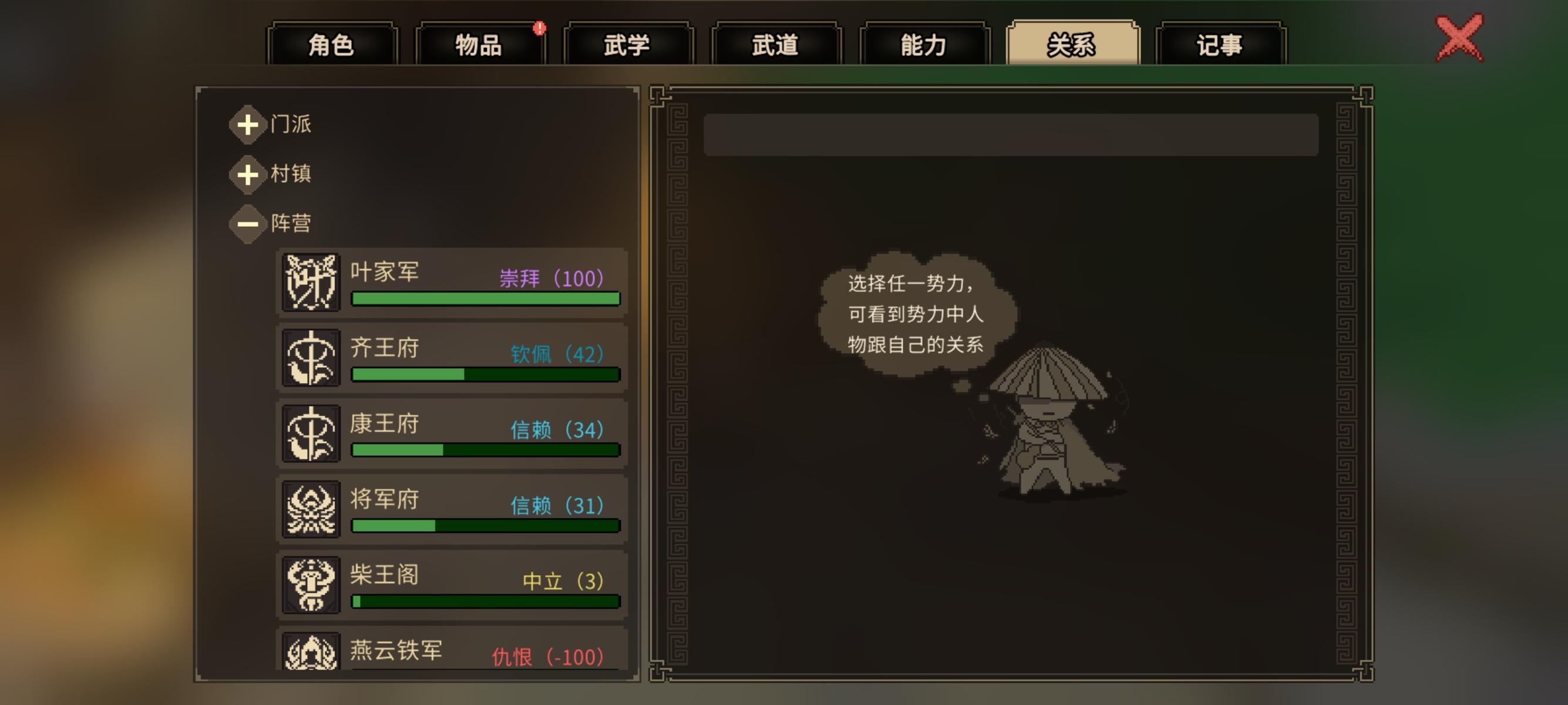This screenshot has height=705, width=1568.
Task: Click the red exclamation badge on 物品
Action: point(540,29)
